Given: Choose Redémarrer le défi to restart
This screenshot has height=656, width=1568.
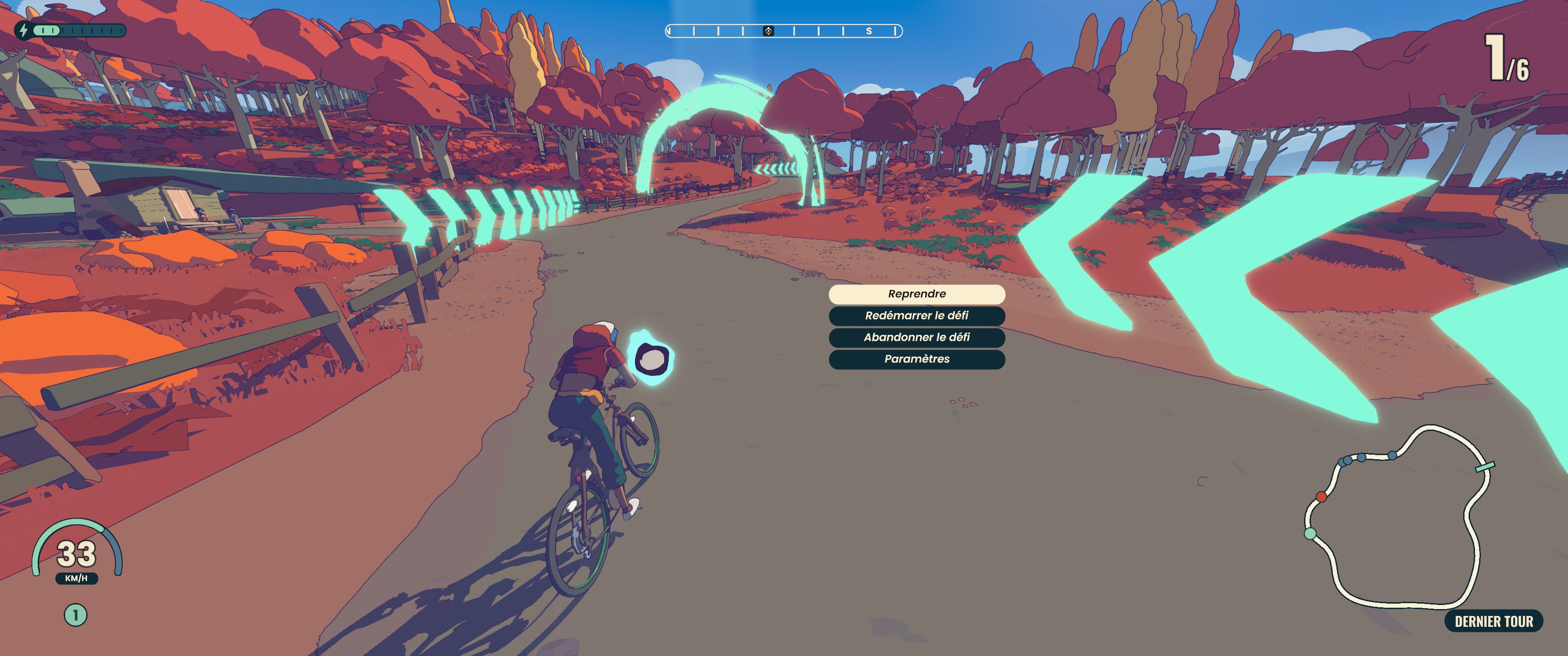Looking at the screenshot, I should [916, 316].
